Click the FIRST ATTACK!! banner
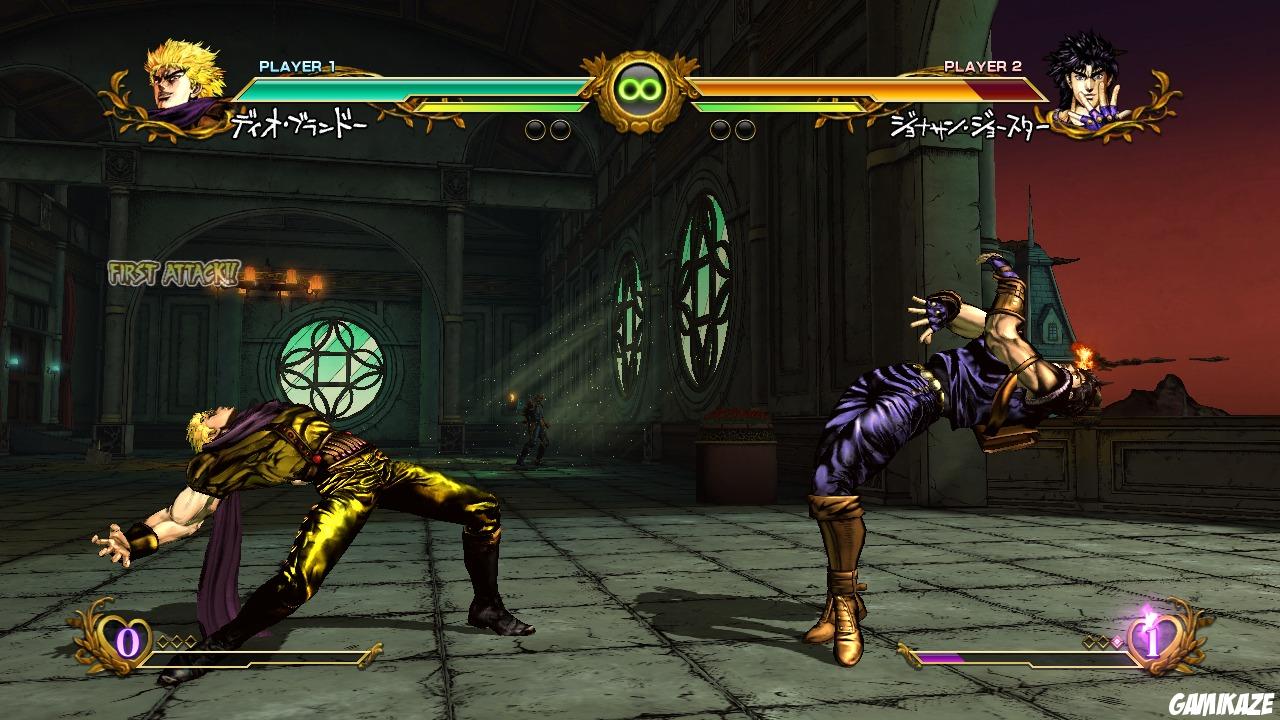Screen dimensions: 1280x720 point(172,270)
